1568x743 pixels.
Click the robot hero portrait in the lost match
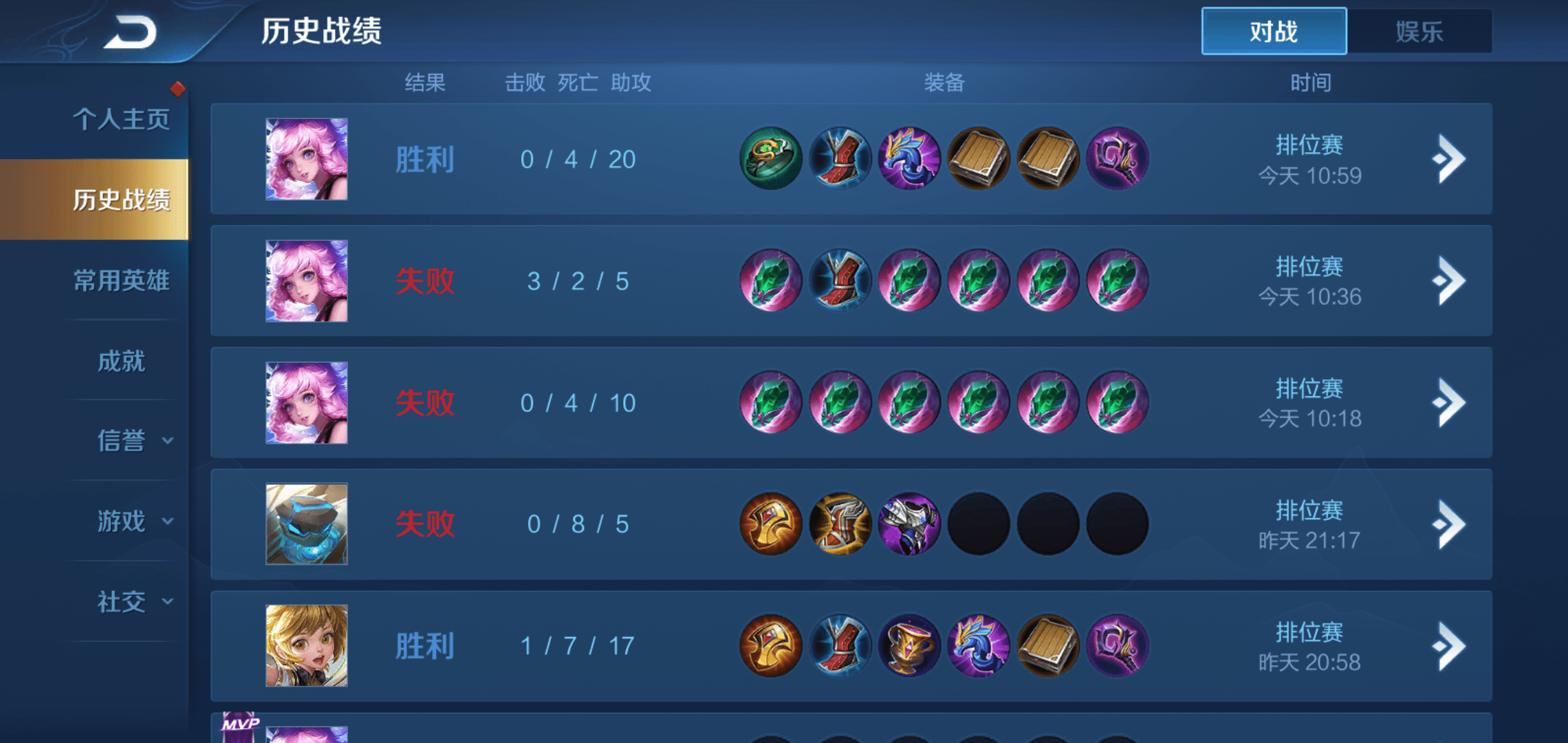point(305,524)
